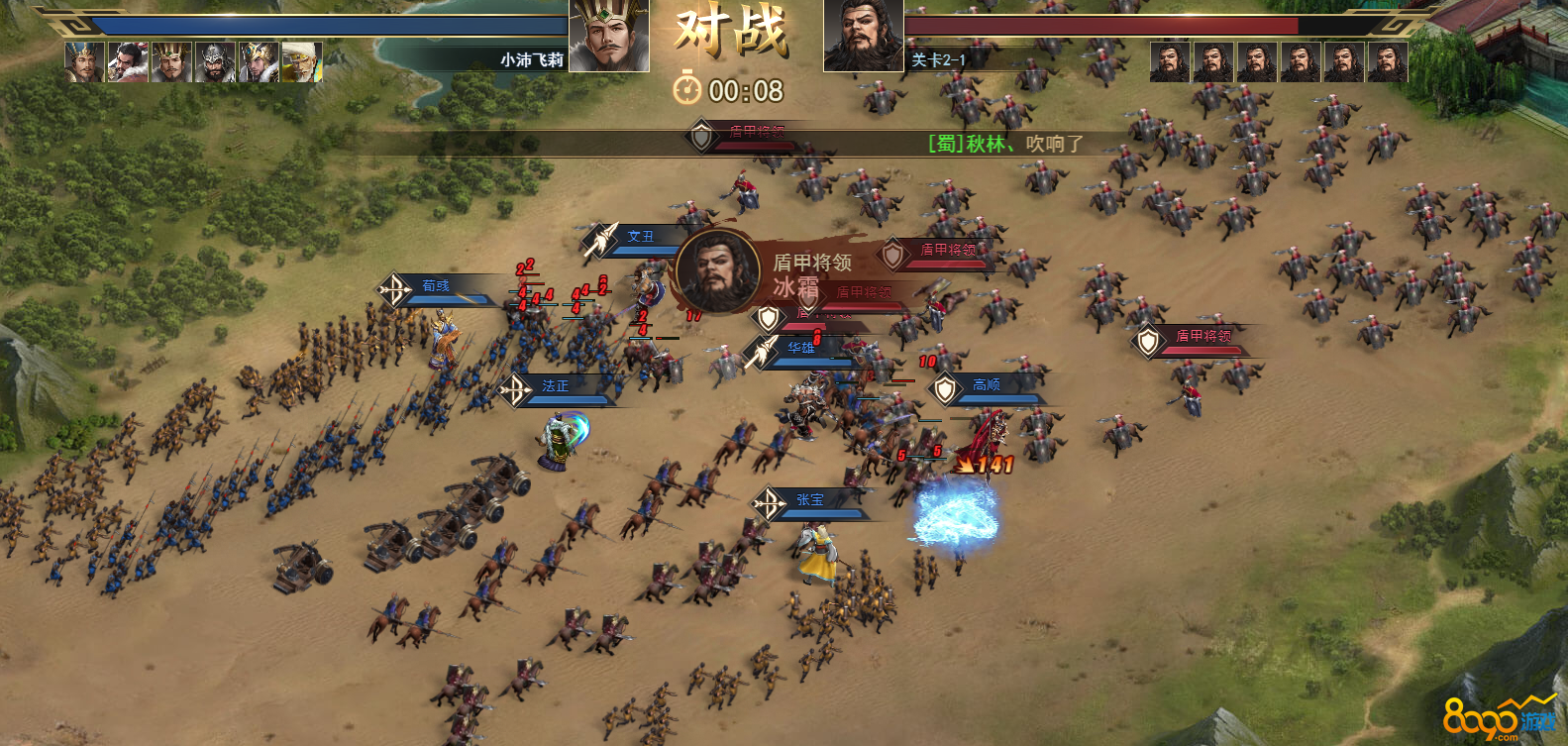Viewport: 1568px width, 746px height.
Task: Open the 8090 游戏 logo link
Action: pyautogui.click(x=1499, y=720)
